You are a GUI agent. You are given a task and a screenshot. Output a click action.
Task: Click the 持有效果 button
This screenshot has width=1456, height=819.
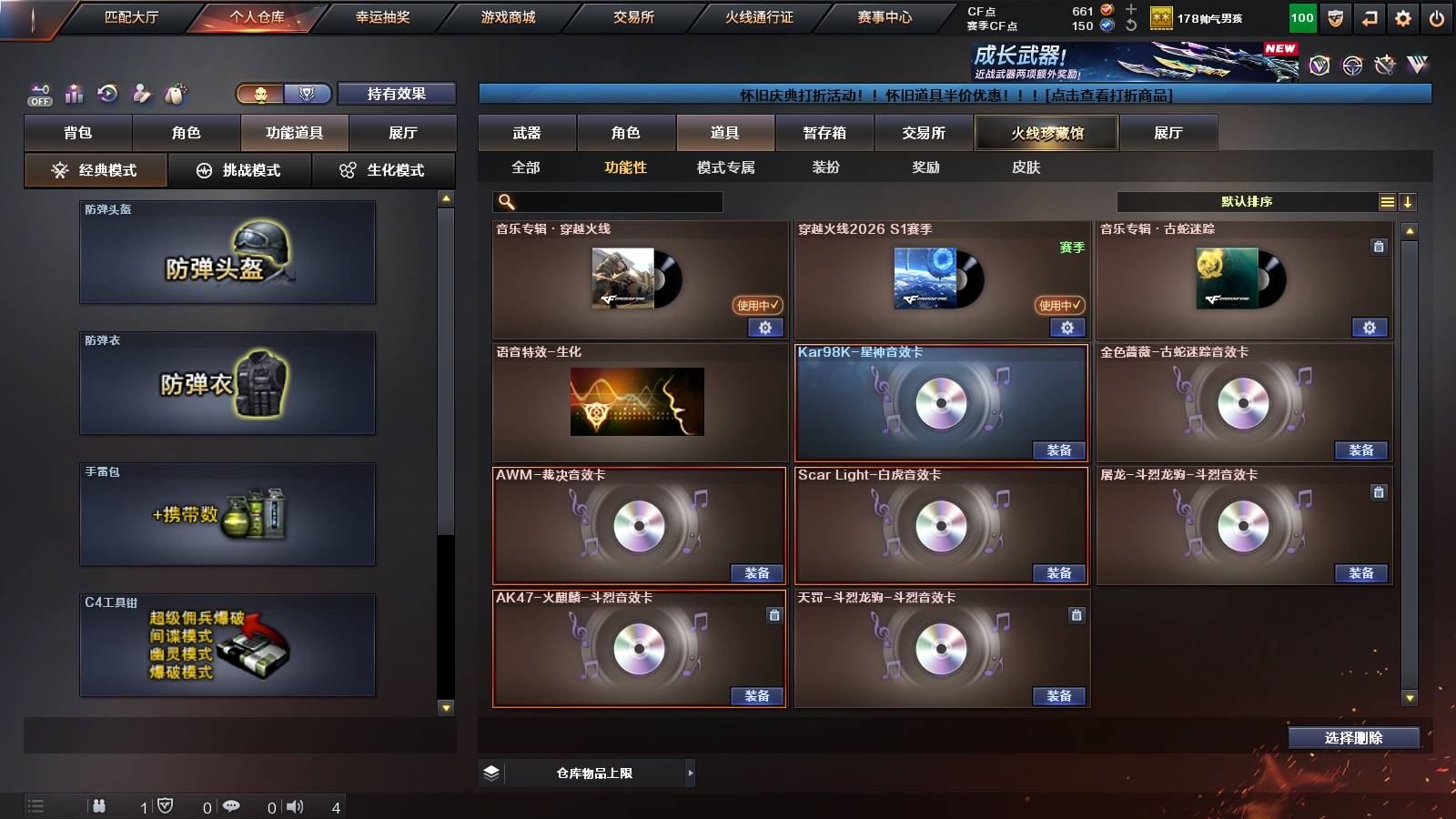(398, 94)
